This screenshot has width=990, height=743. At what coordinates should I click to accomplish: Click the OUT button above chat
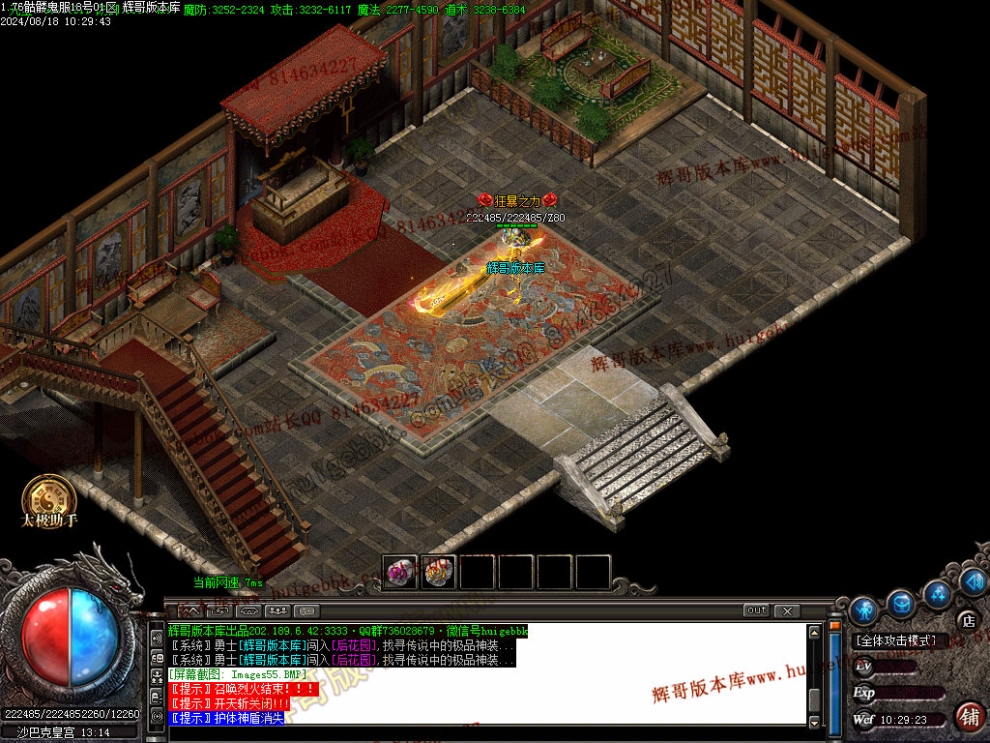756,610
